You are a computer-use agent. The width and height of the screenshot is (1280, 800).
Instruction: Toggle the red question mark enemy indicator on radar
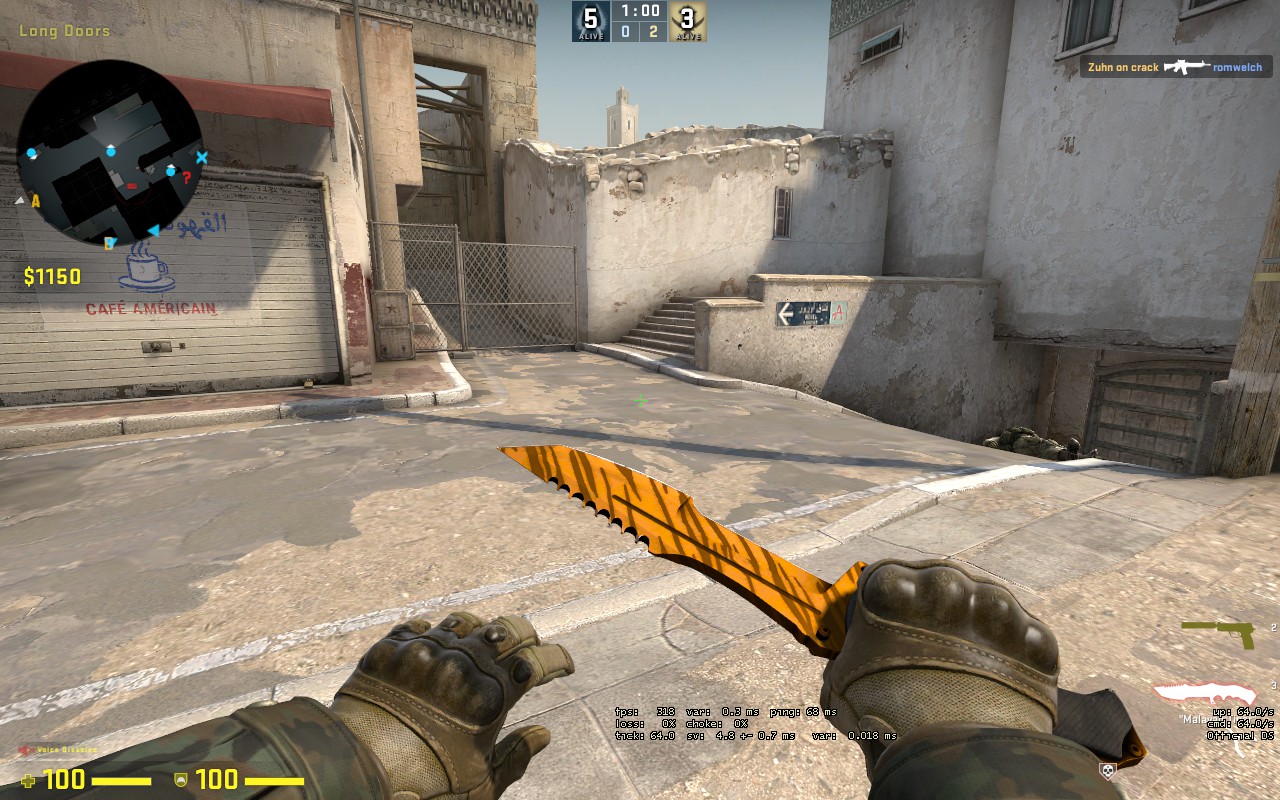click(x=187, y=179)
